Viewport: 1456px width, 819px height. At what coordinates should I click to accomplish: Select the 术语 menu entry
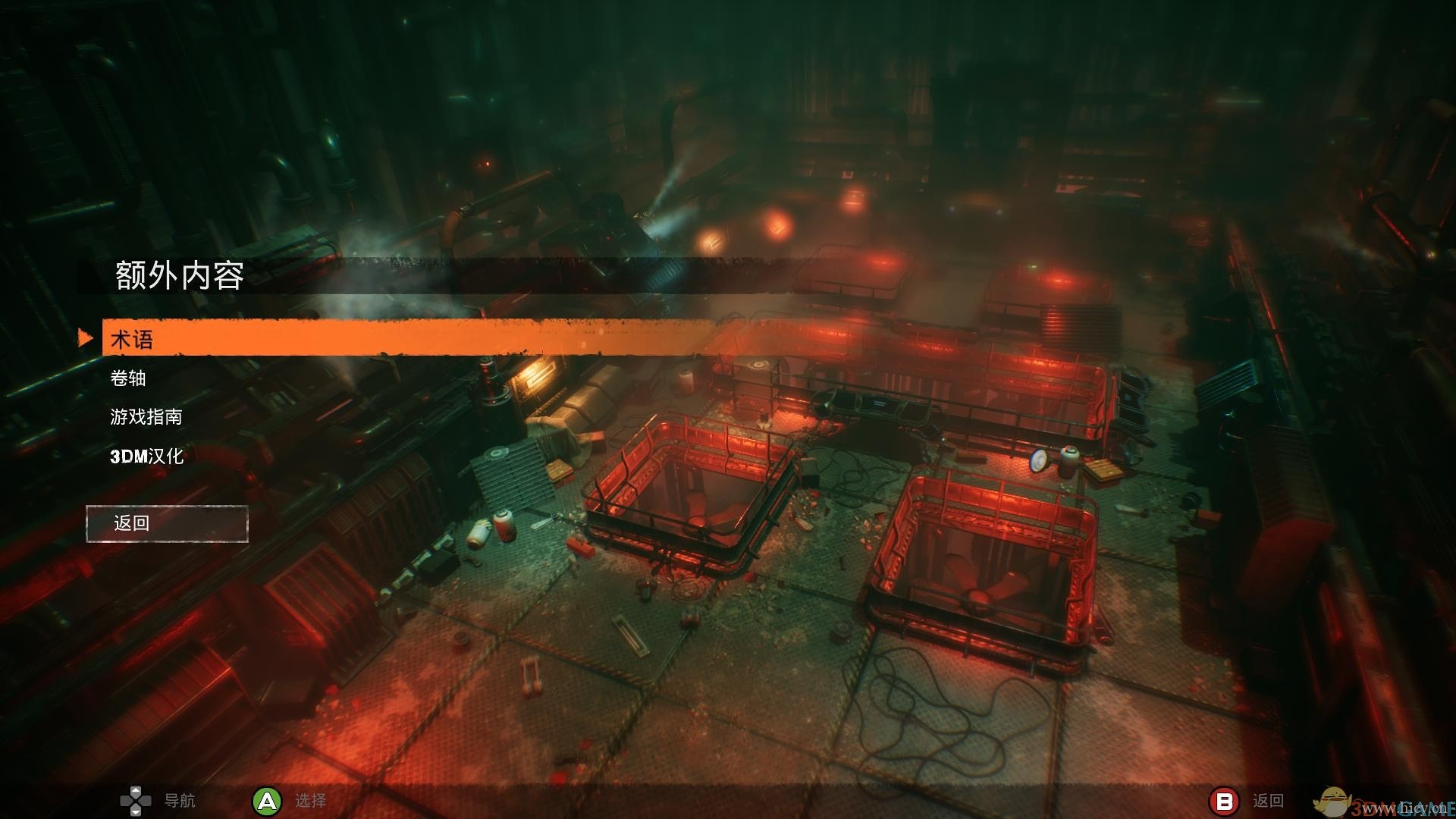pos(132,339)
